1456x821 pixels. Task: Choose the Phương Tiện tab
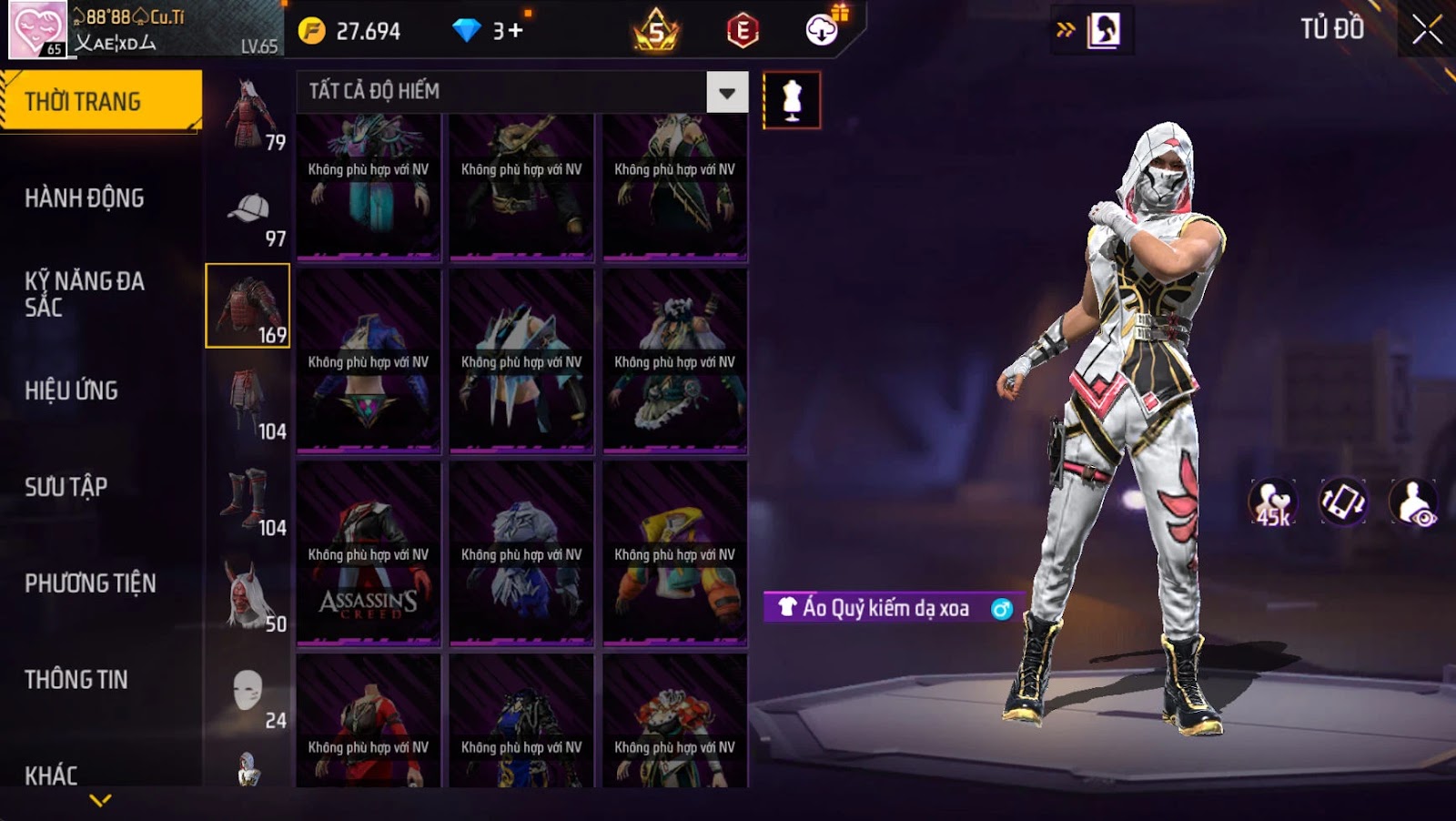[x=90, y=583]
